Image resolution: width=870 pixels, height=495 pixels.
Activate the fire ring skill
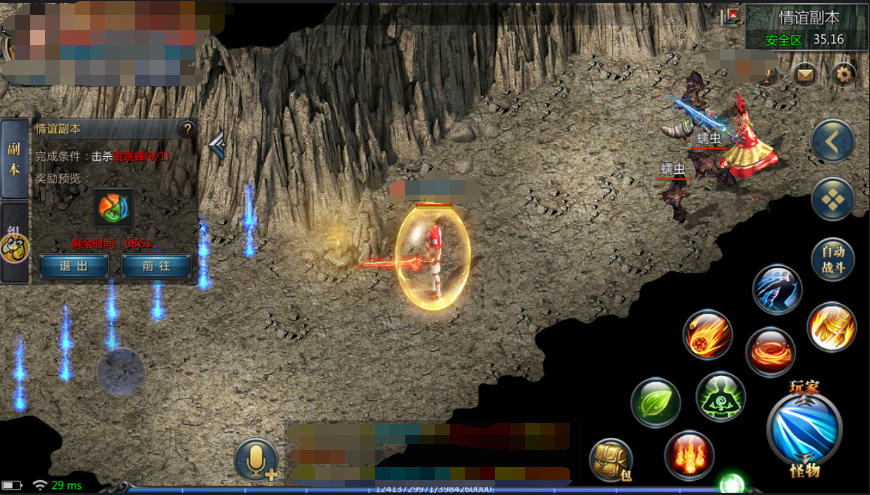point(770,352)
